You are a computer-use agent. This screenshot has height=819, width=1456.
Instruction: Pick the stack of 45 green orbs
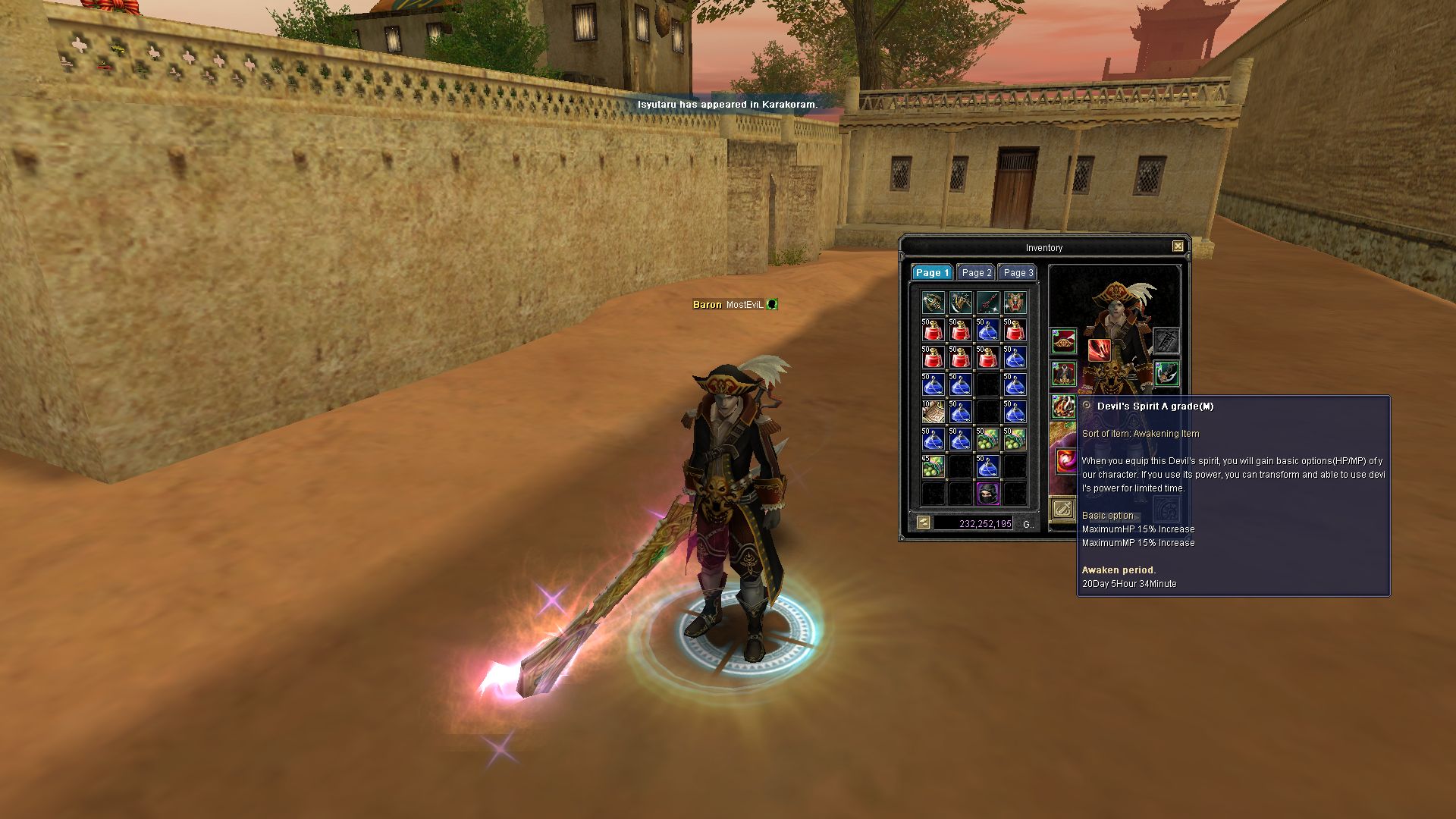933,466
